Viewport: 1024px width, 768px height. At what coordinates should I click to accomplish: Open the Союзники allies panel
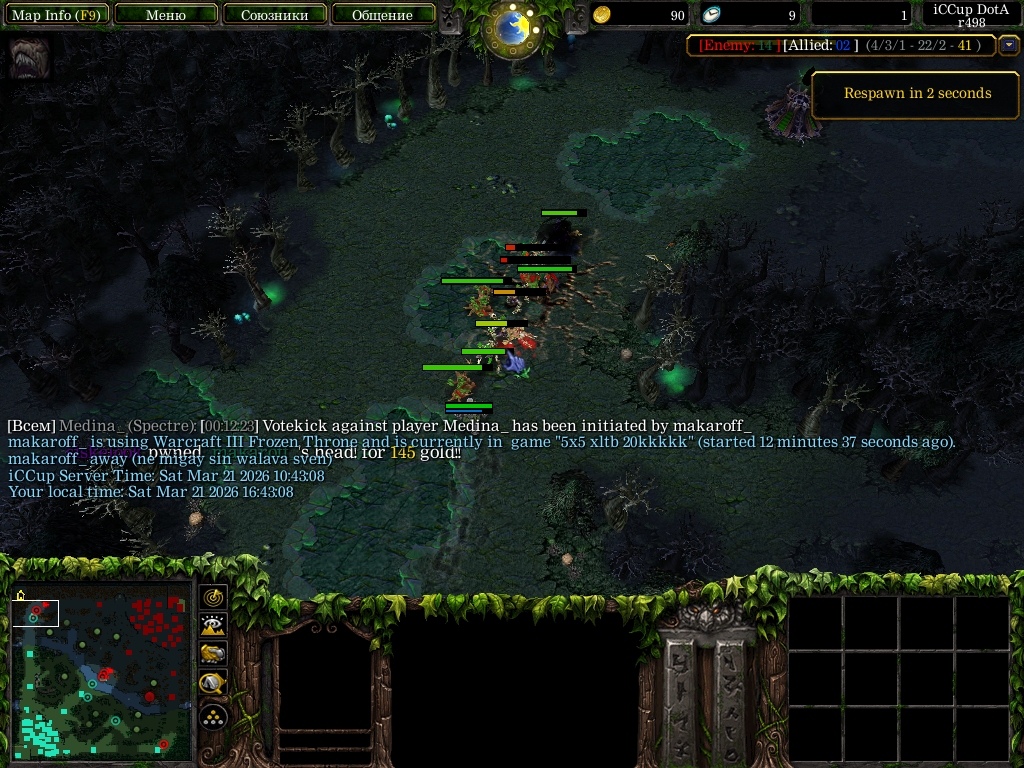(x=274, y=15)
